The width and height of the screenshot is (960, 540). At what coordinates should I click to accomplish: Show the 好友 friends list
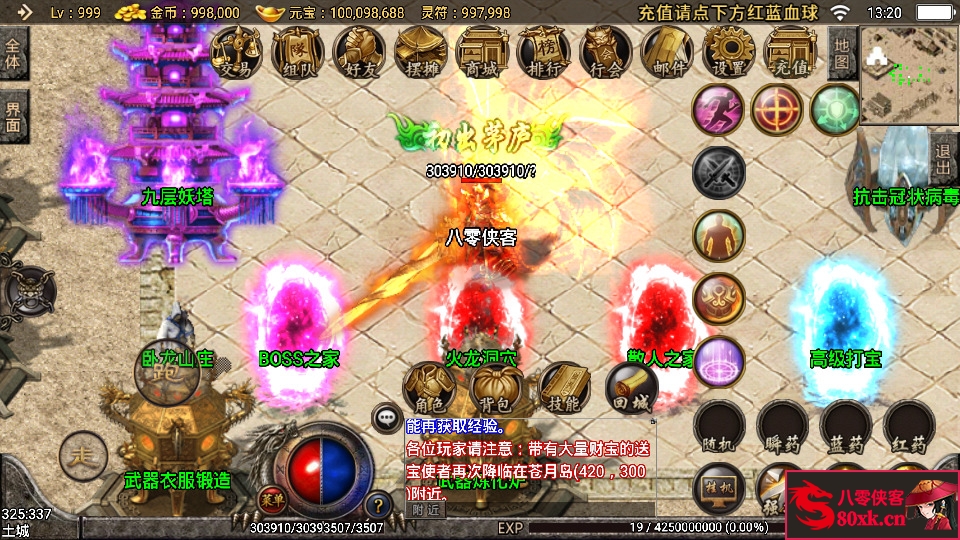(360, 51)
